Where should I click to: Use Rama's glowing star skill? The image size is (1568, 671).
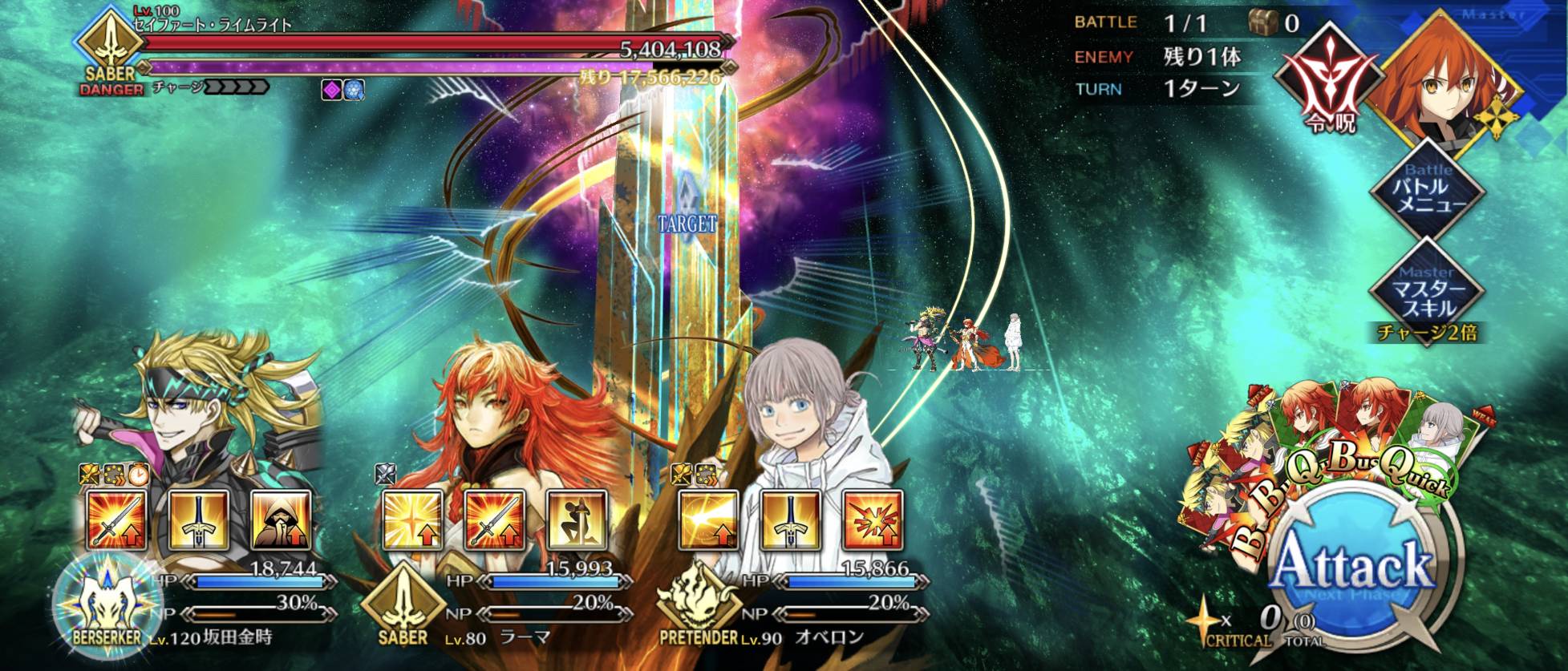[413, 520]
